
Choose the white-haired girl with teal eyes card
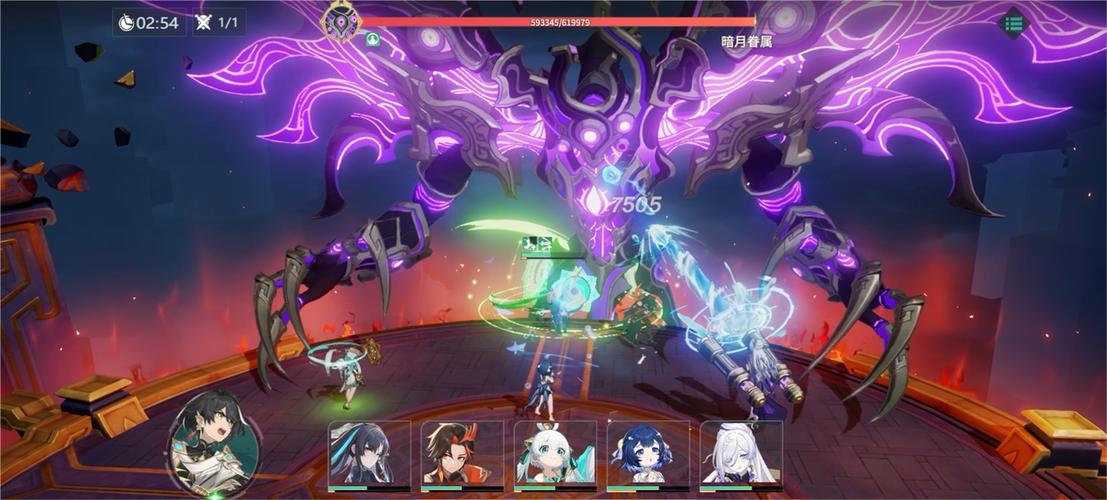click(555, 455)
